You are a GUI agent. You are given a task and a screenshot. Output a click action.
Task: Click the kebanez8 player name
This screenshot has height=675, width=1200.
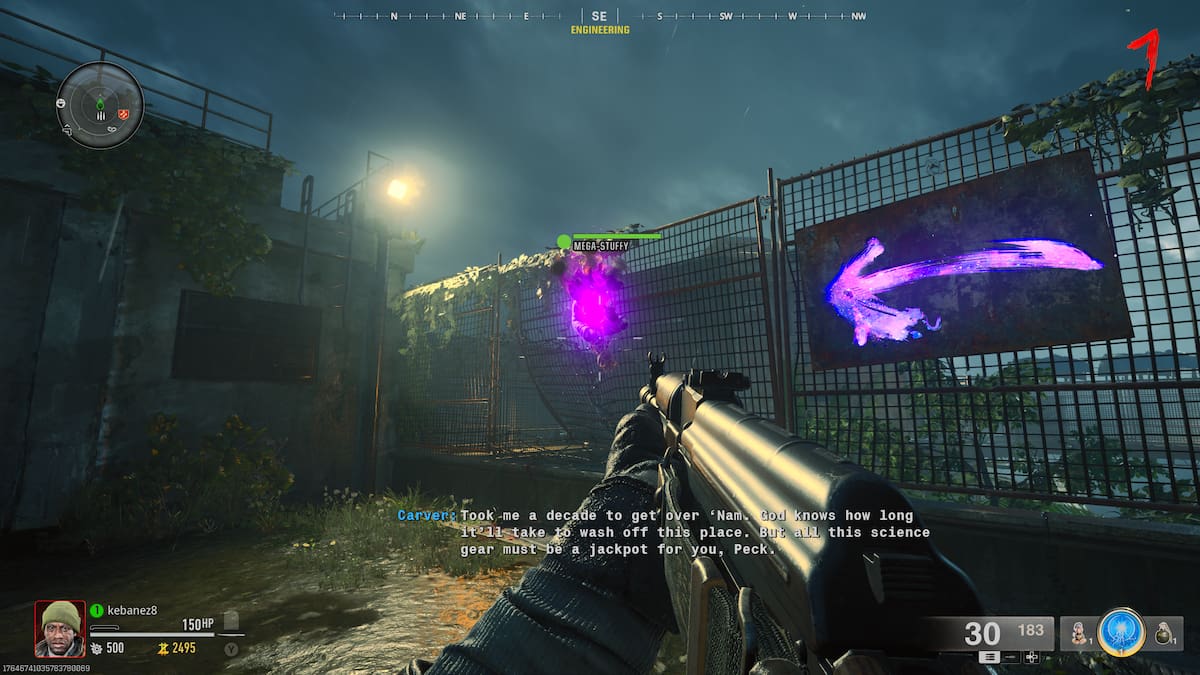(x=130, y=610)
